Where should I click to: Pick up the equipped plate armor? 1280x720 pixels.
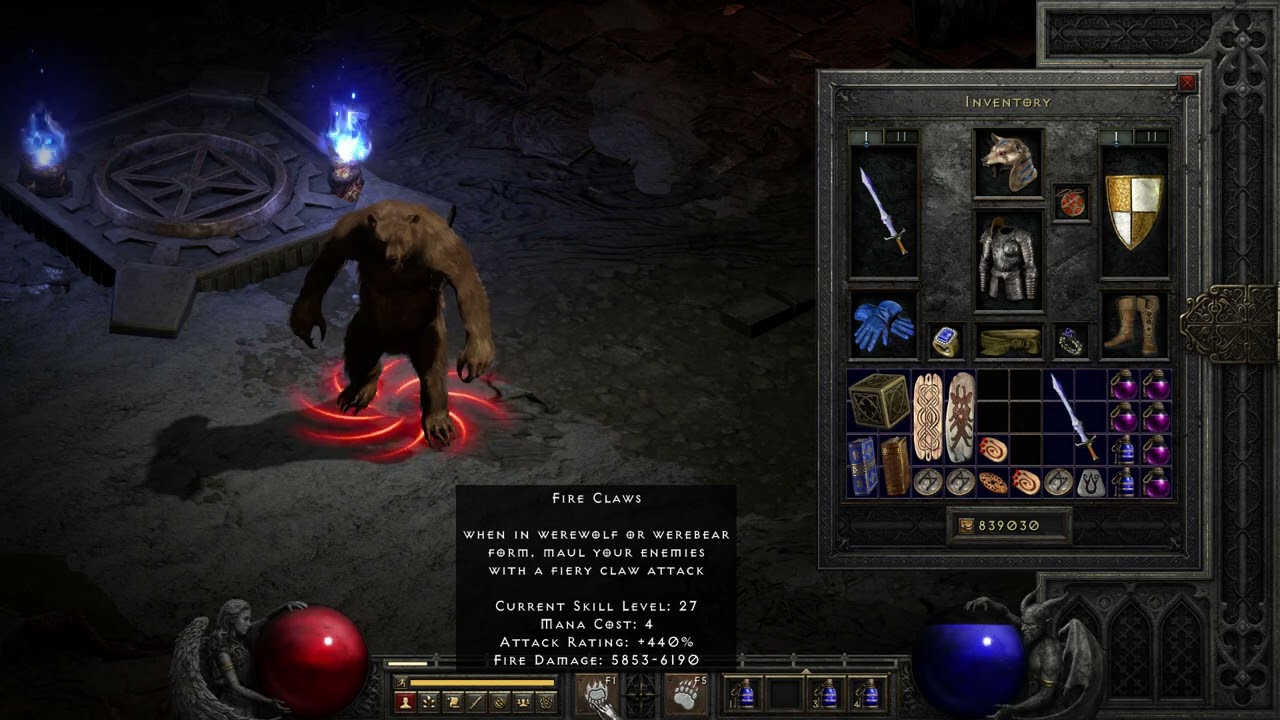[1008, 260]
